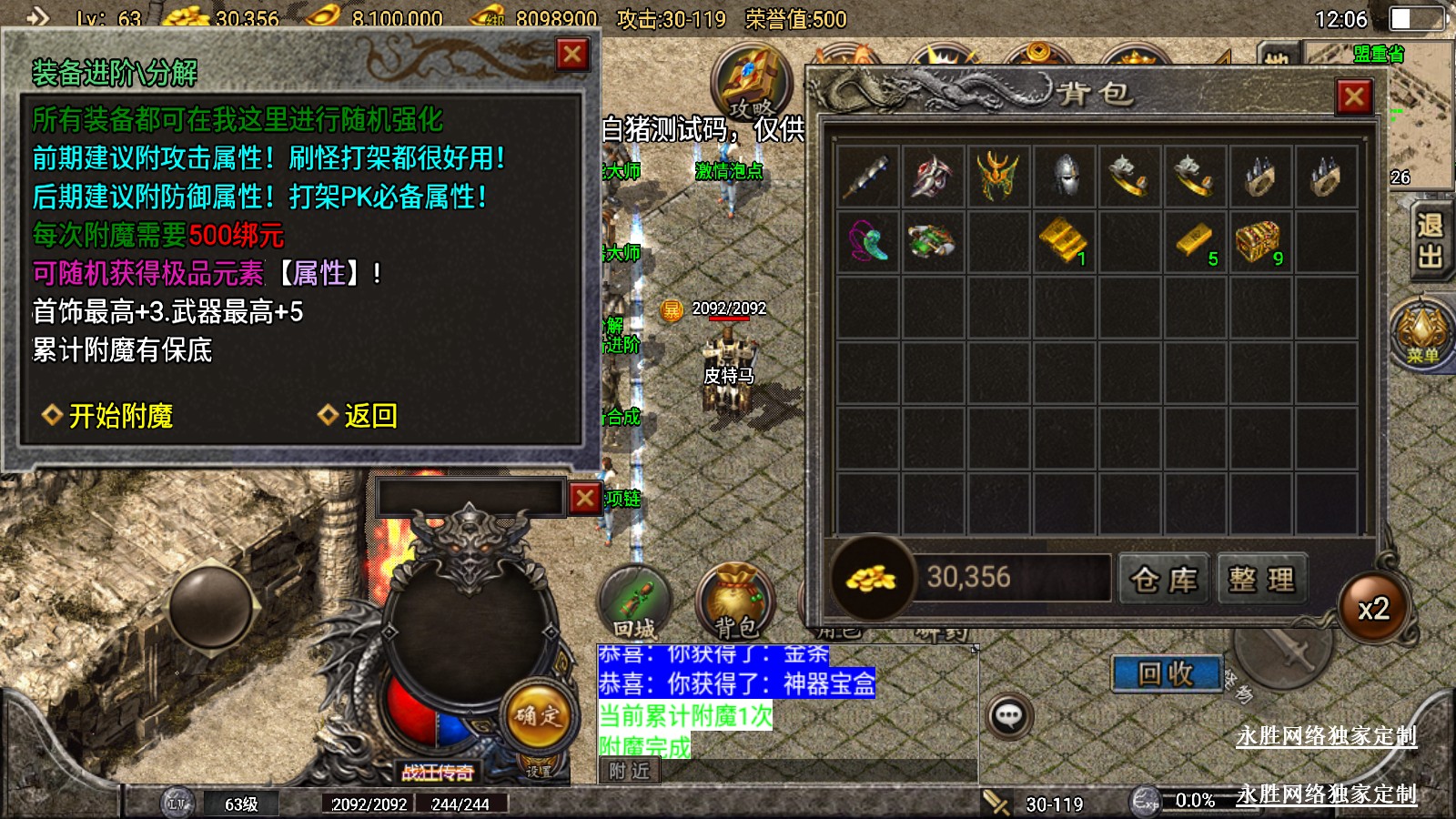Select the 返回 option
Screen dimensions: 1456x819
tap(369, 416)
